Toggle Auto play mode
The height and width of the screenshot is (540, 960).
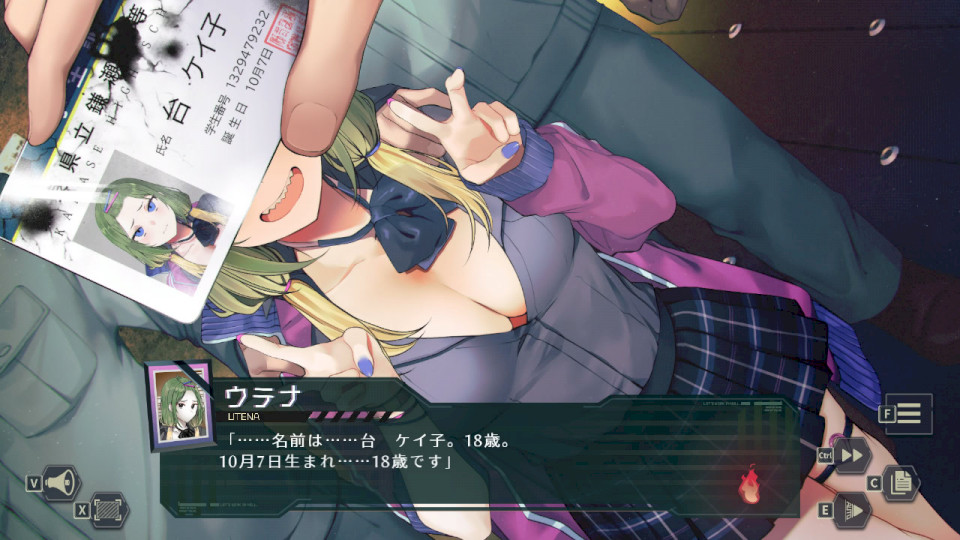[x=853, y=510]
